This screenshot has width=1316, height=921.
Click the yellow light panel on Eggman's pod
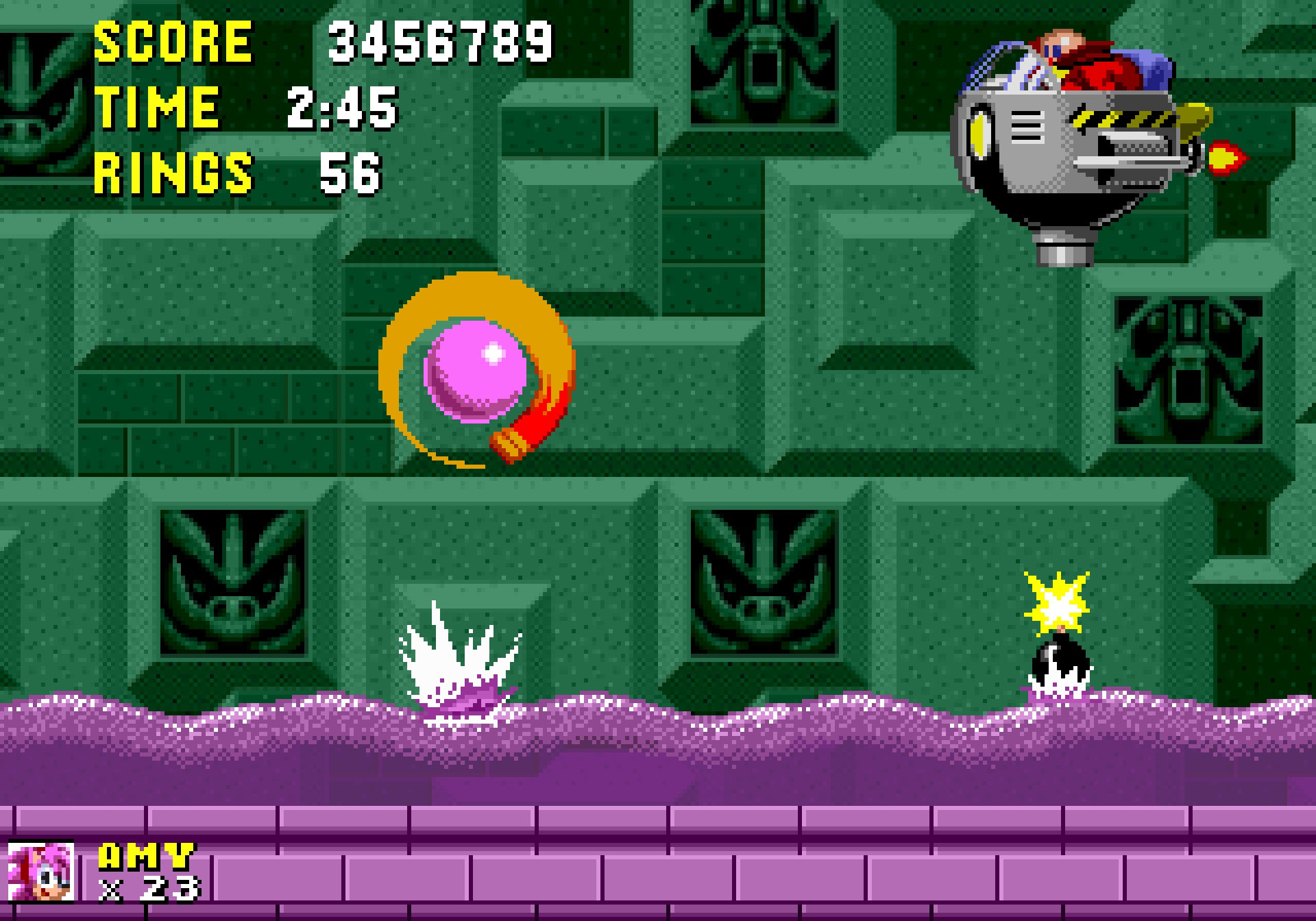pos(979,134)
